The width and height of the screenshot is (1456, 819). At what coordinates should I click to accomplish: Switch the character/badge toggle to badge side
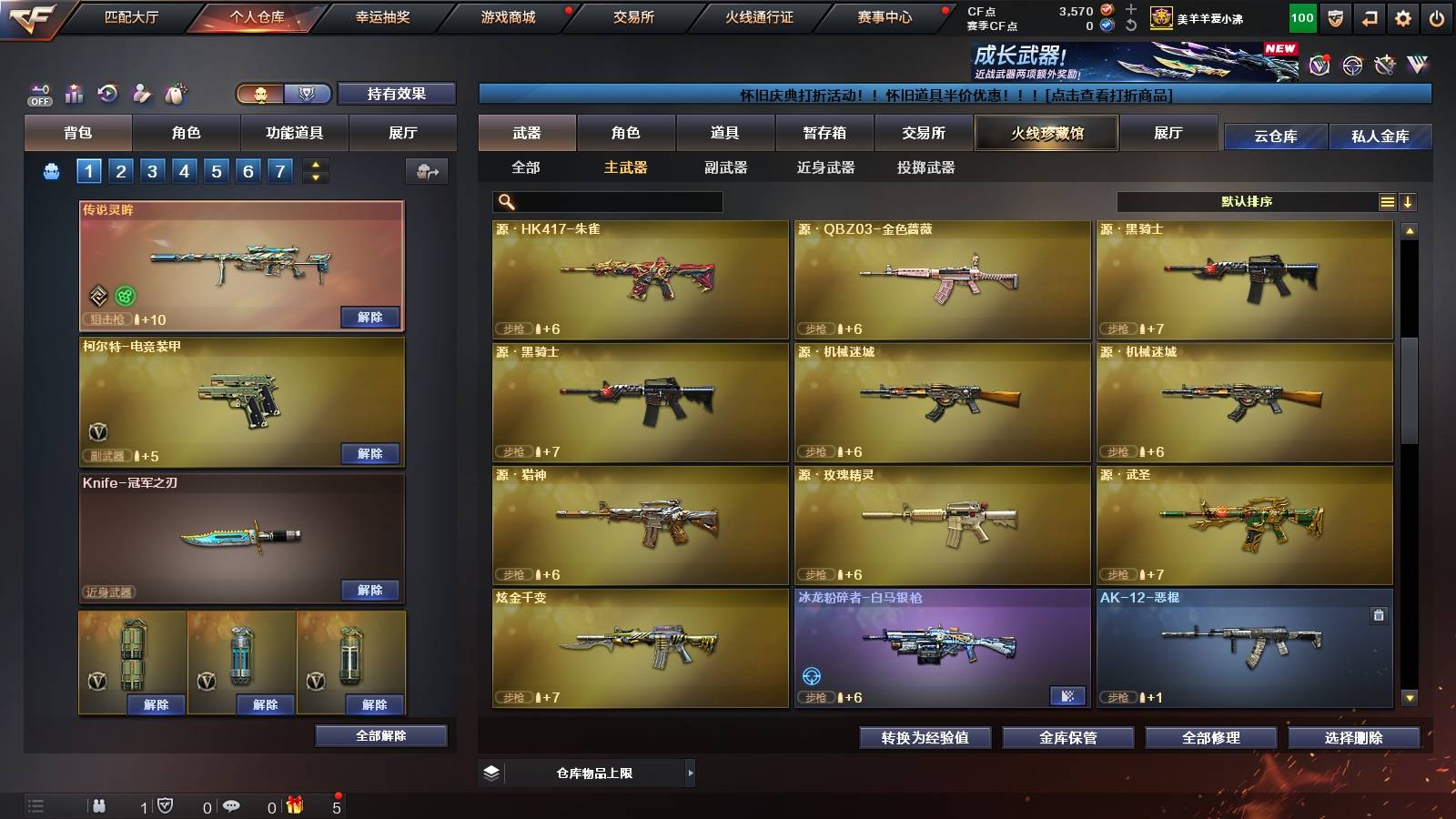coord(307,94)
